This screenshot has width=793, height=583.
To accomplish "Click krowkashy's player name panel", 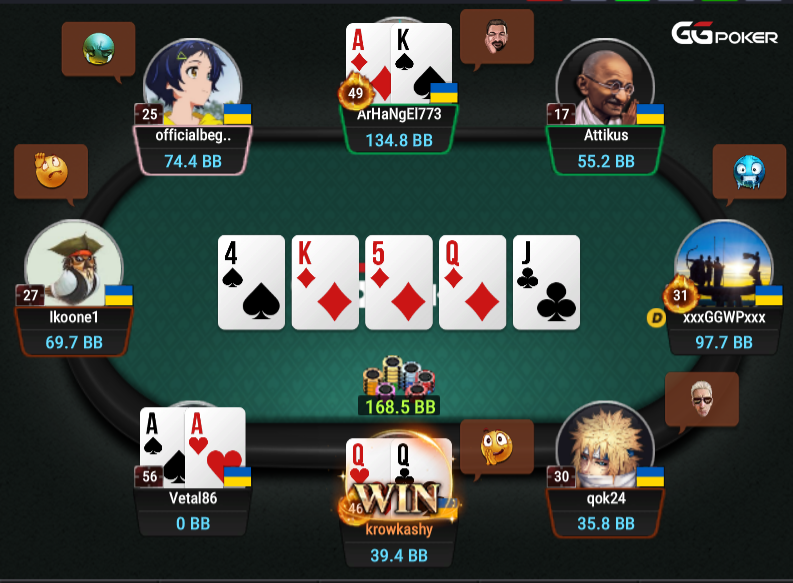I will [400, 542].
